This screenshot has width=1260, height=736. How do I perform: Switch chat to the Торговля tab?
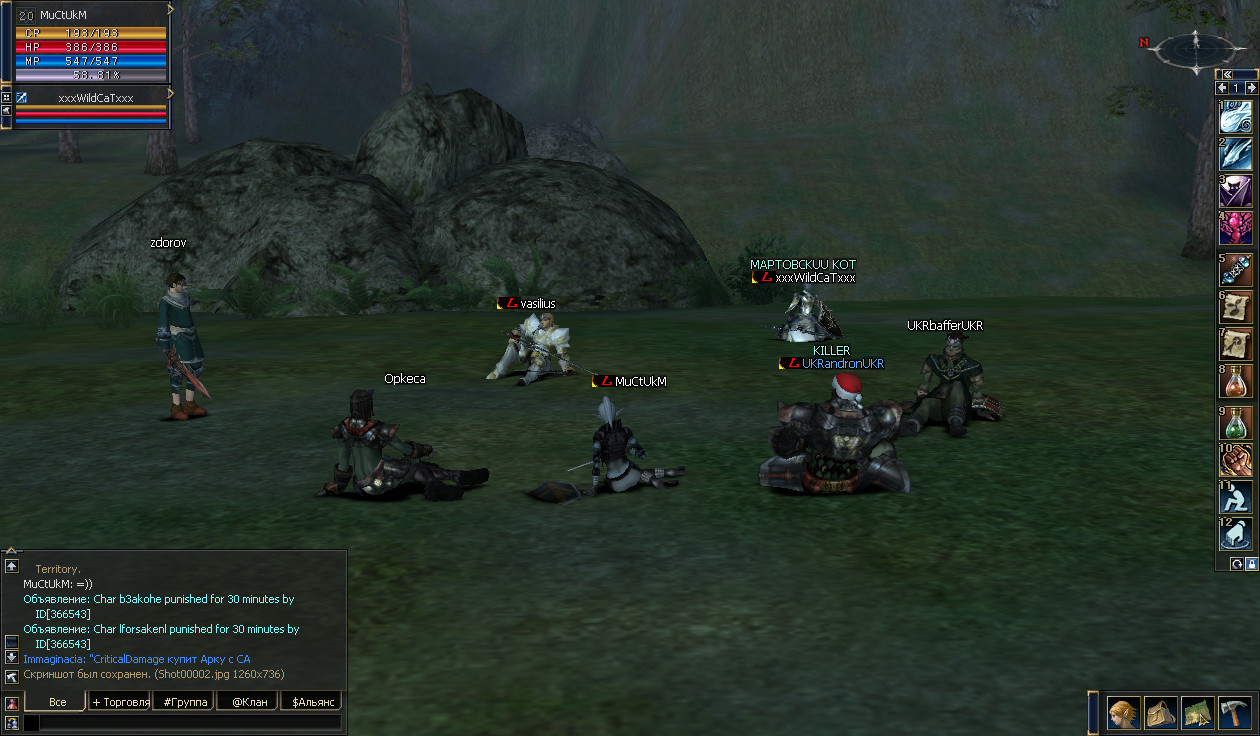tap(120, 702)
